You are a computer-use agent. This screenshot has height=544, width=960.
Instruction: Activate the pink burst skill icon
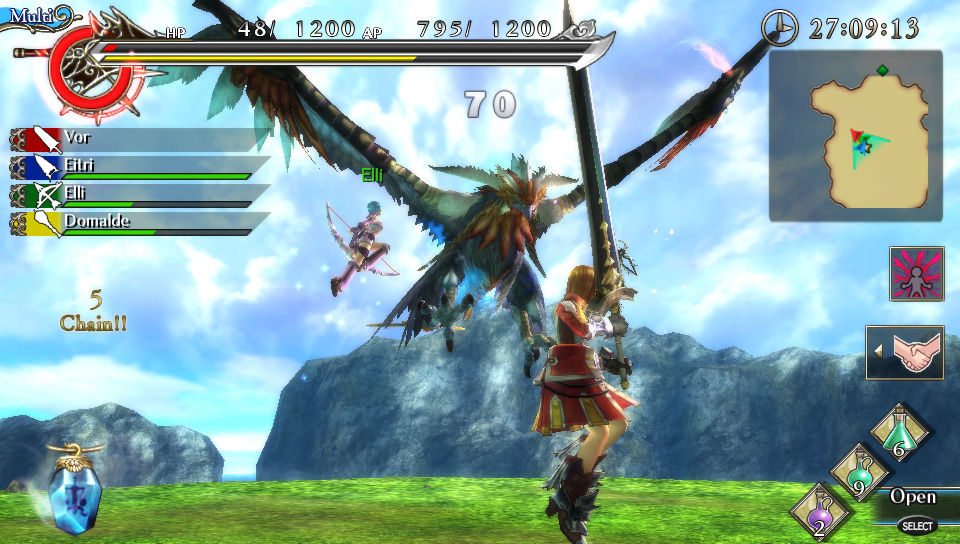click(916, 273)
